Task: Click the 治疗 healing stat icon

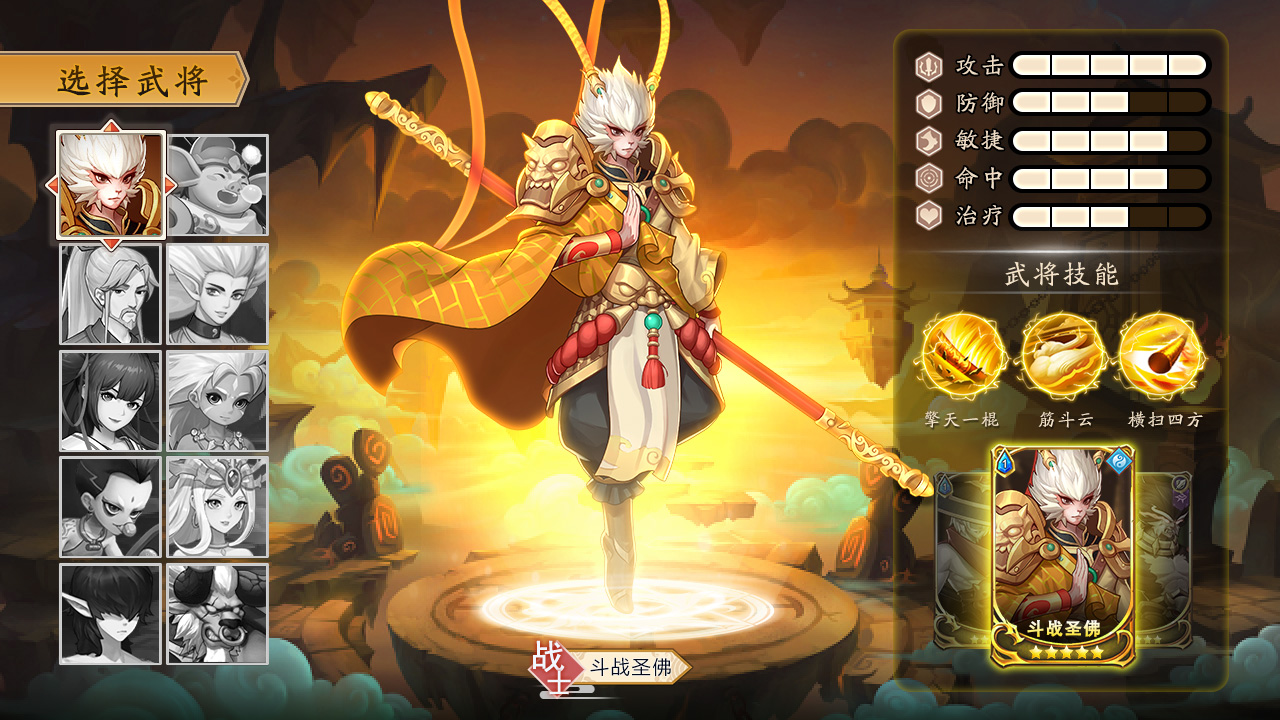Action: pos(928,211)
